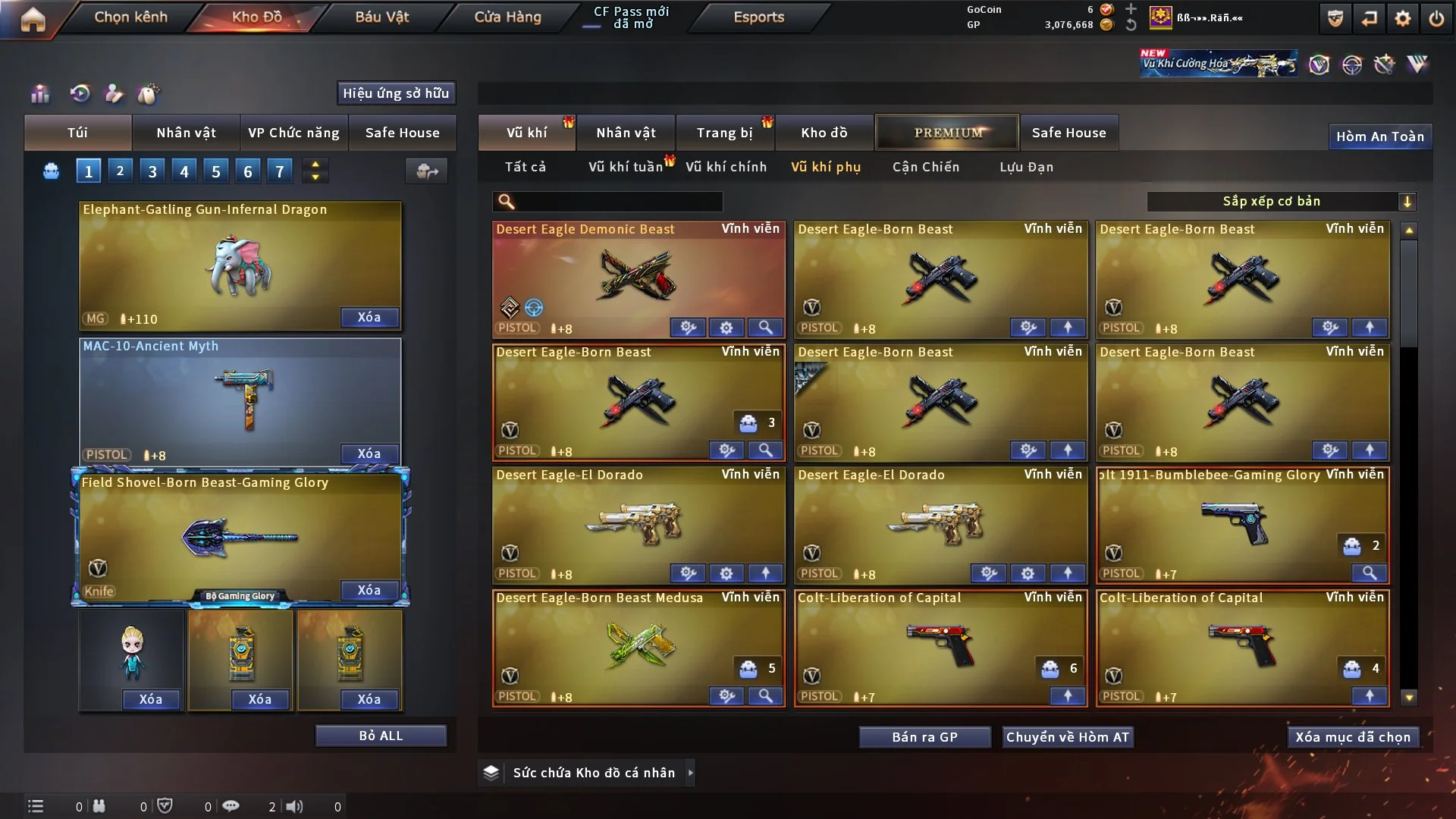Viewport: 1456px width, 819px height.
Task: Click Chuyển về Hòm AT button
Action: point(1067,737)
